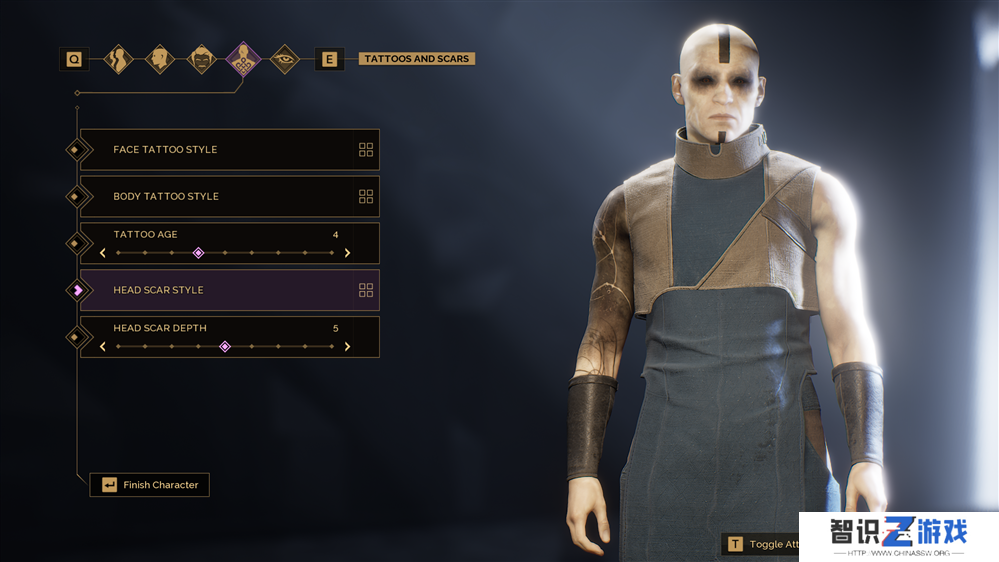Switch to the eye customization tab
Image resolution: width=999 pixels, height=562 pixels.
(285, 59)
